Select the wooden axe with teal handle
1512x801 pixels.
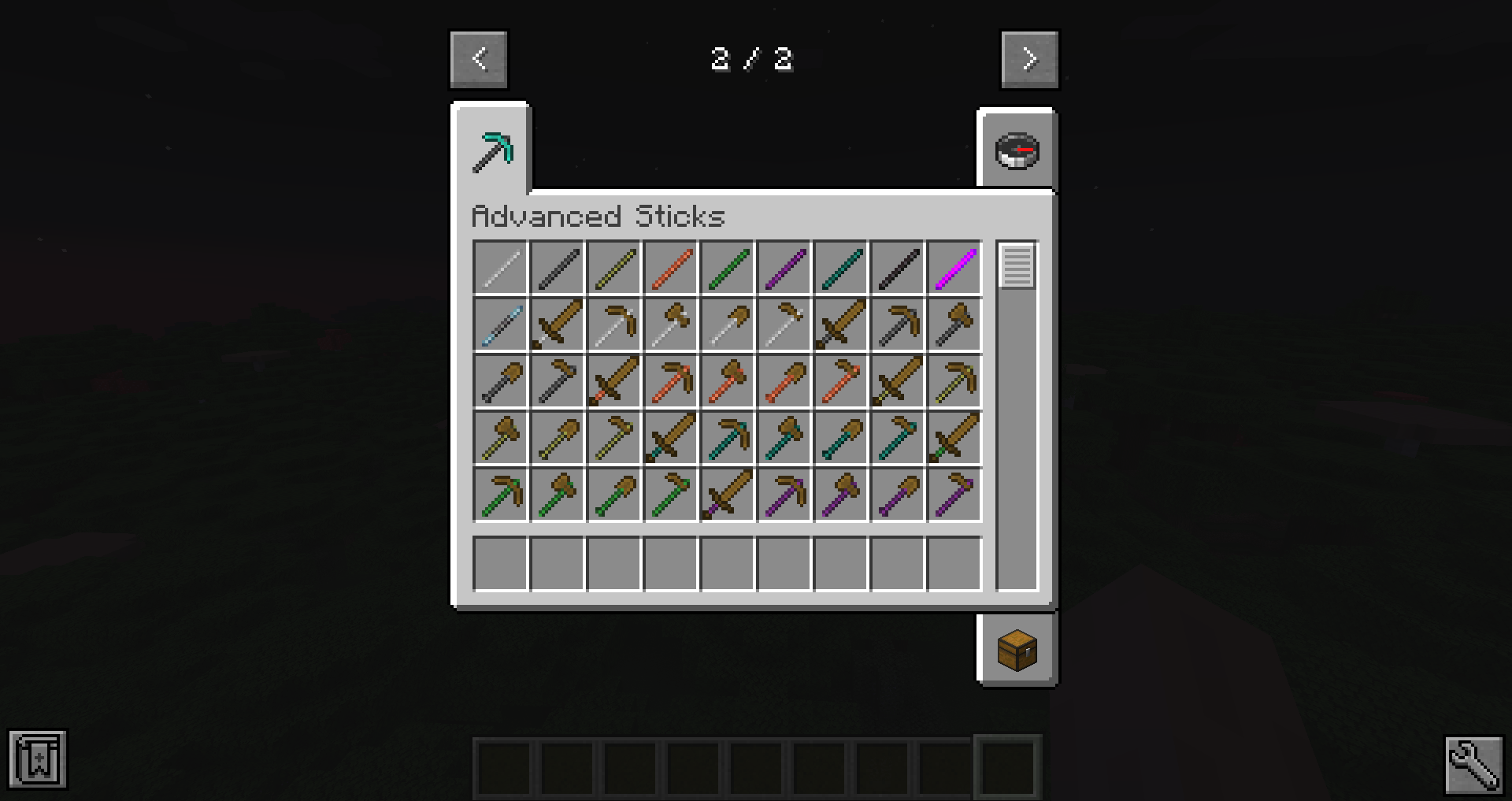click(x=784, y=438)
